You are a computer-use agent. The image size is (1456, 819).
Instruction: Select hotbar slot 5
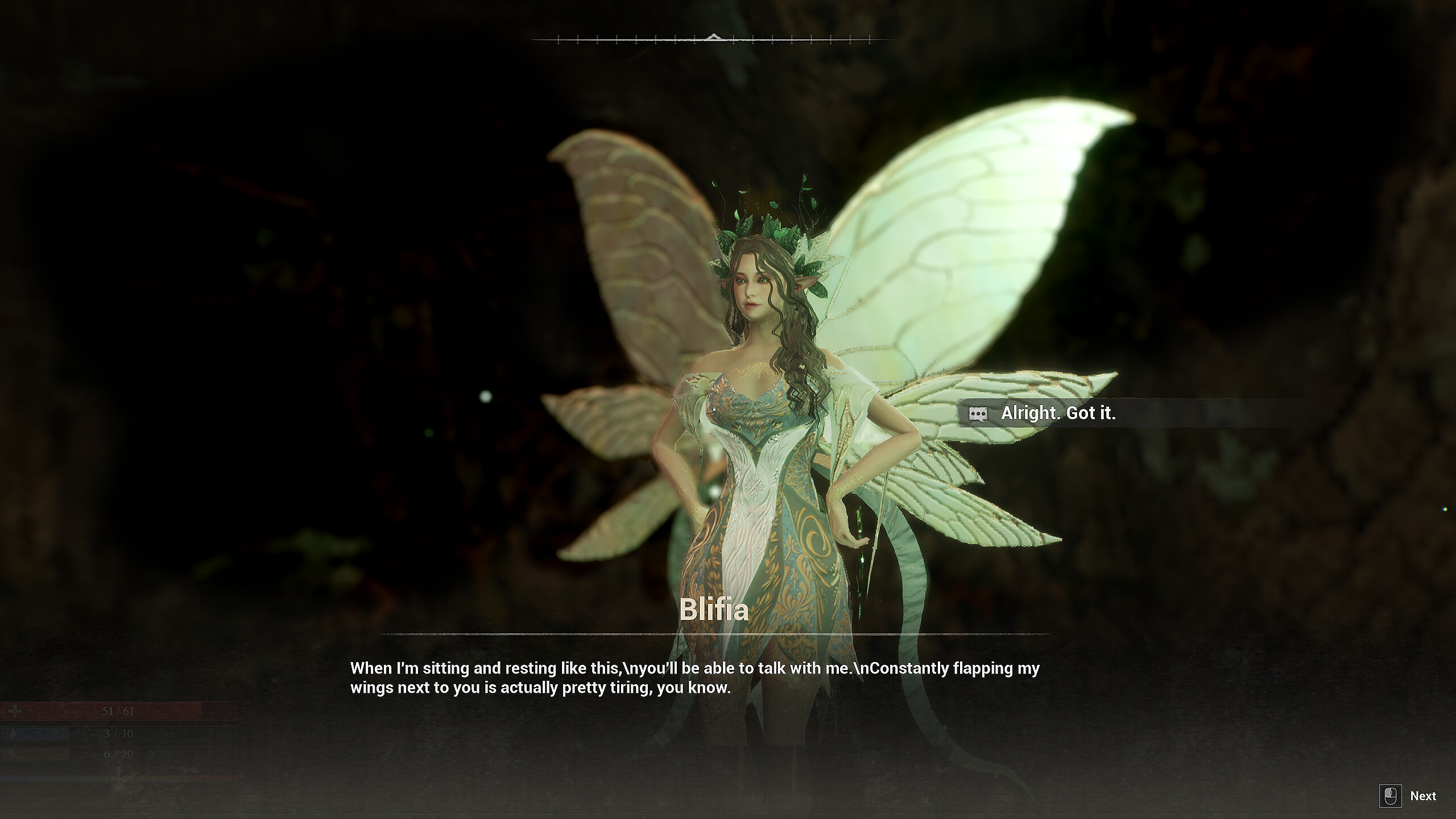(x=714, y=801)
